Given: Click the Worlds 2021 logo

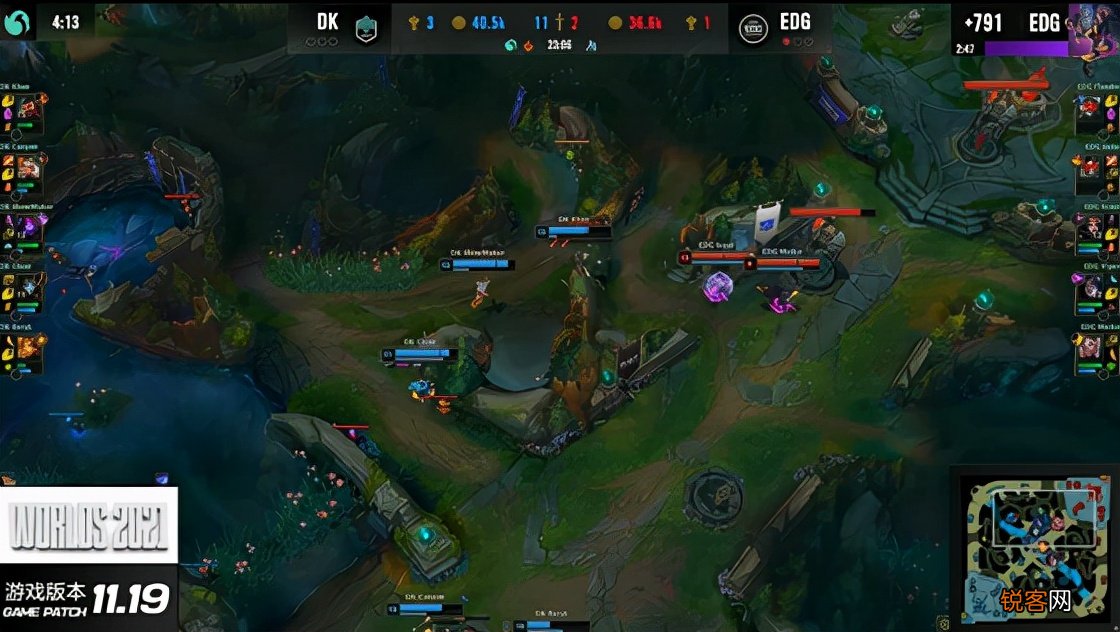Looking at the screenshot, I should 88,525.
